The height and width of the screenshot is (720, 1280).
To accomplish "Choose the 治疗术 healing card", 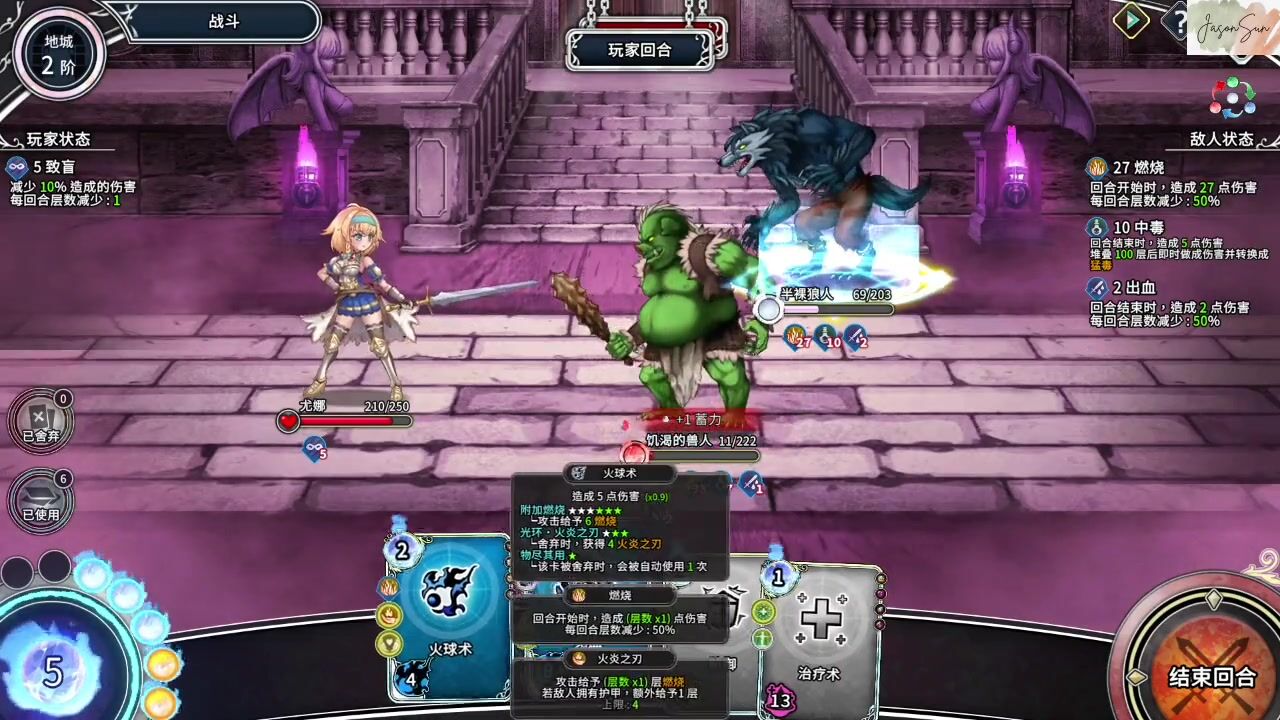I will pos(820,630).
